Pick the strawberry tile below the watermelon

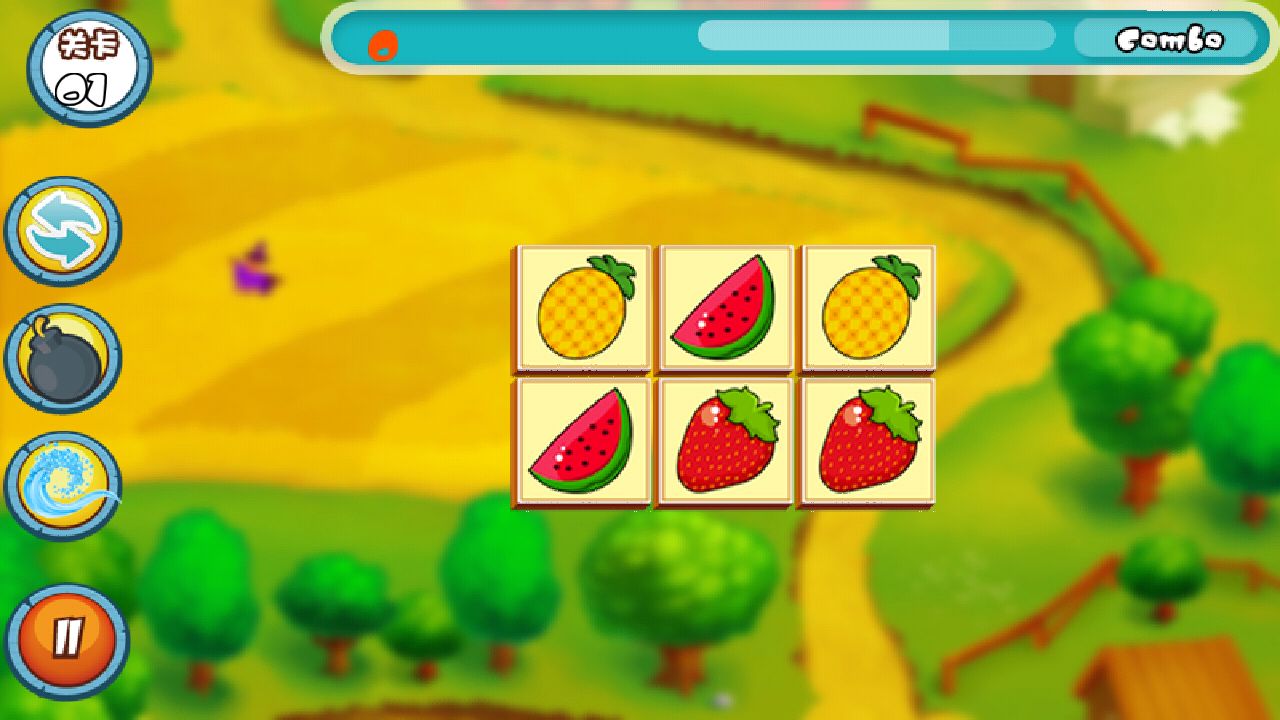725,441
